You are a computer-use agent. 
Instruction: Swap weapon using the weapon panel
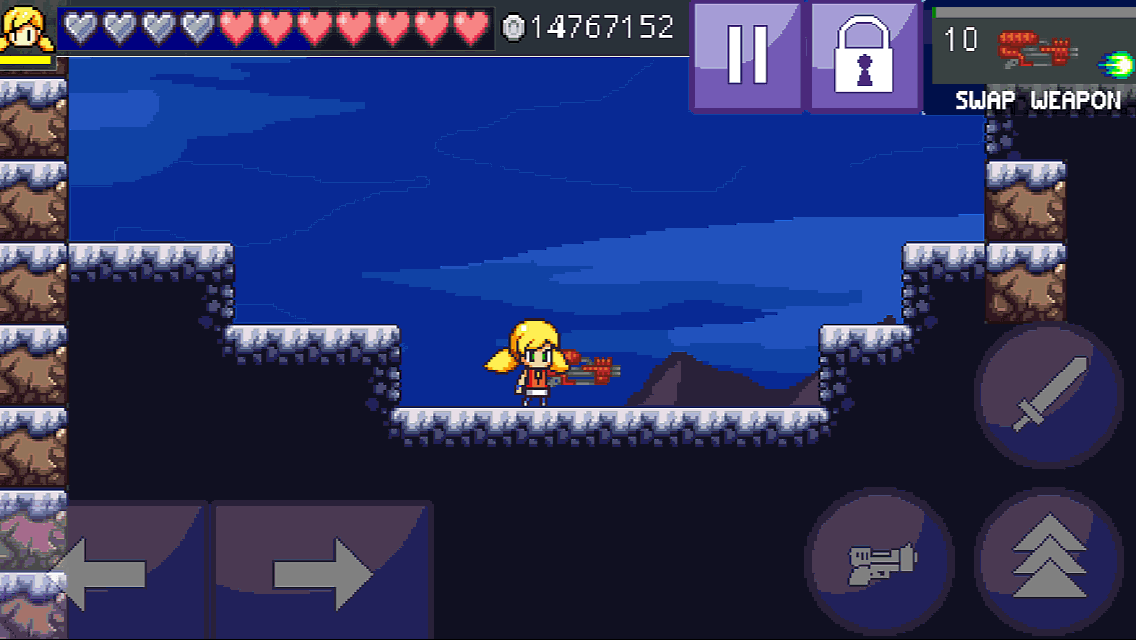coord(1032,58)
